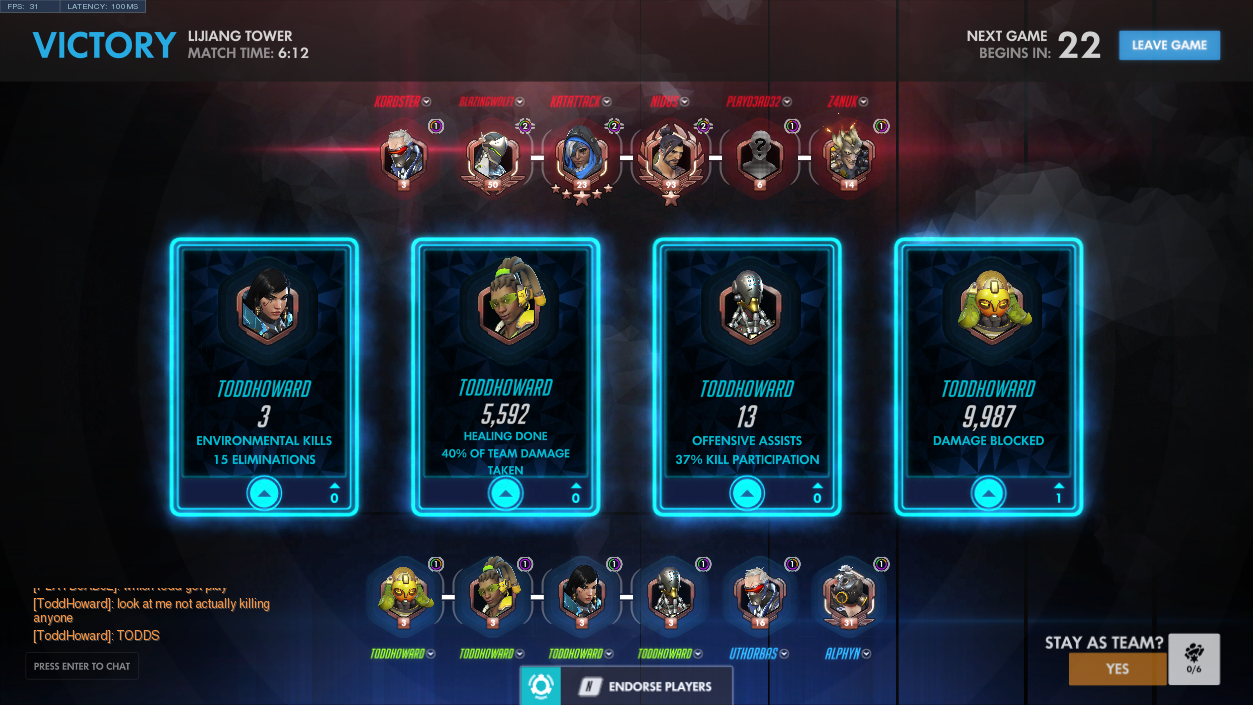Commend the Offensive Assists card
The height and width of the screenshot is (705, 1253).
click(747, 493)
